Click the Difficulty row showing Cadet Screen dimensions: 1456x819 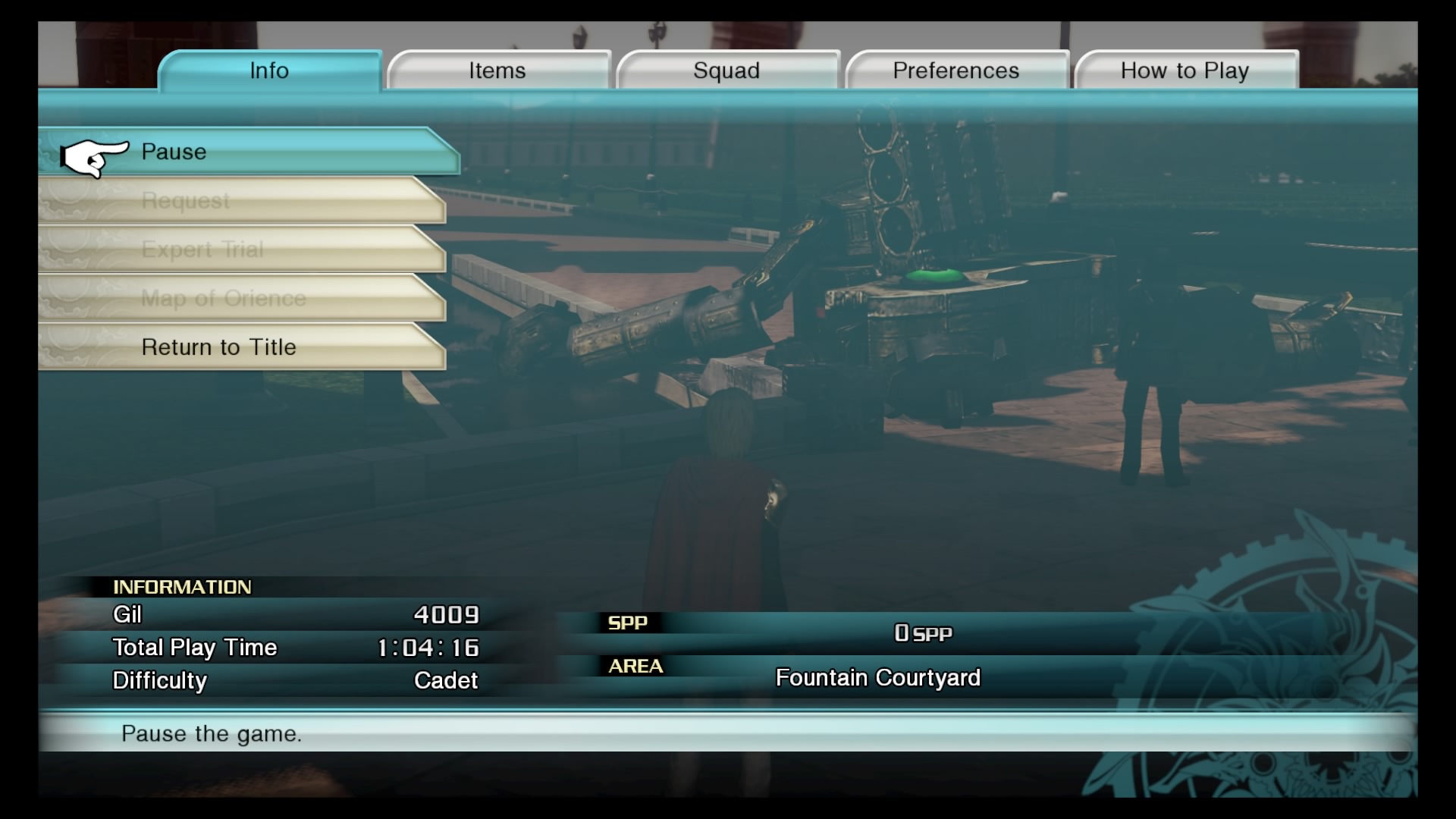[x=296, y=680]
